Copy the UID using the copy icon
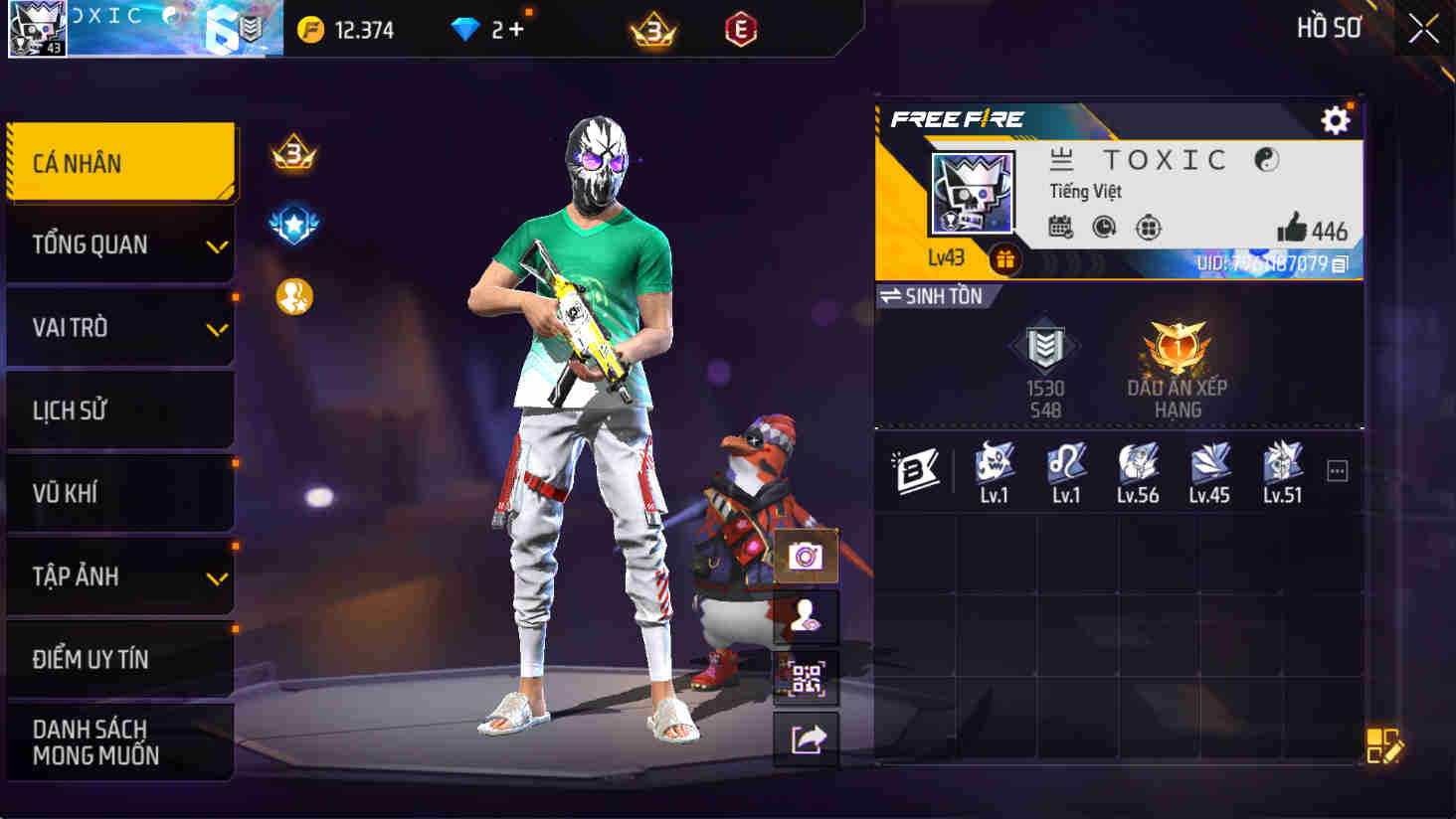 [x=1340, y=262]
